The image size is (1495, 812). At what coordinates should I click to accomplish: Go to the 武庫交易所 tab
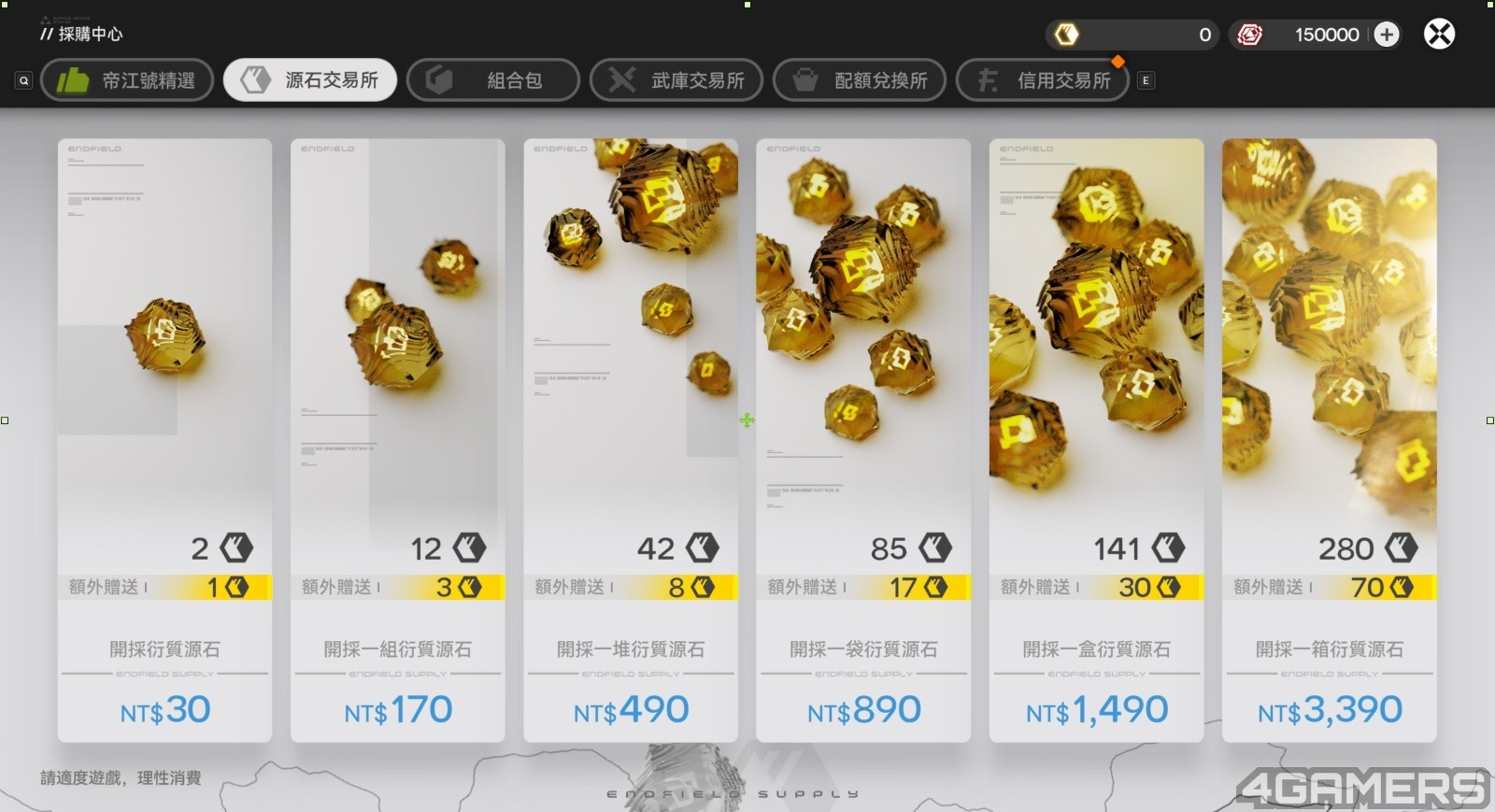point(676,80)
